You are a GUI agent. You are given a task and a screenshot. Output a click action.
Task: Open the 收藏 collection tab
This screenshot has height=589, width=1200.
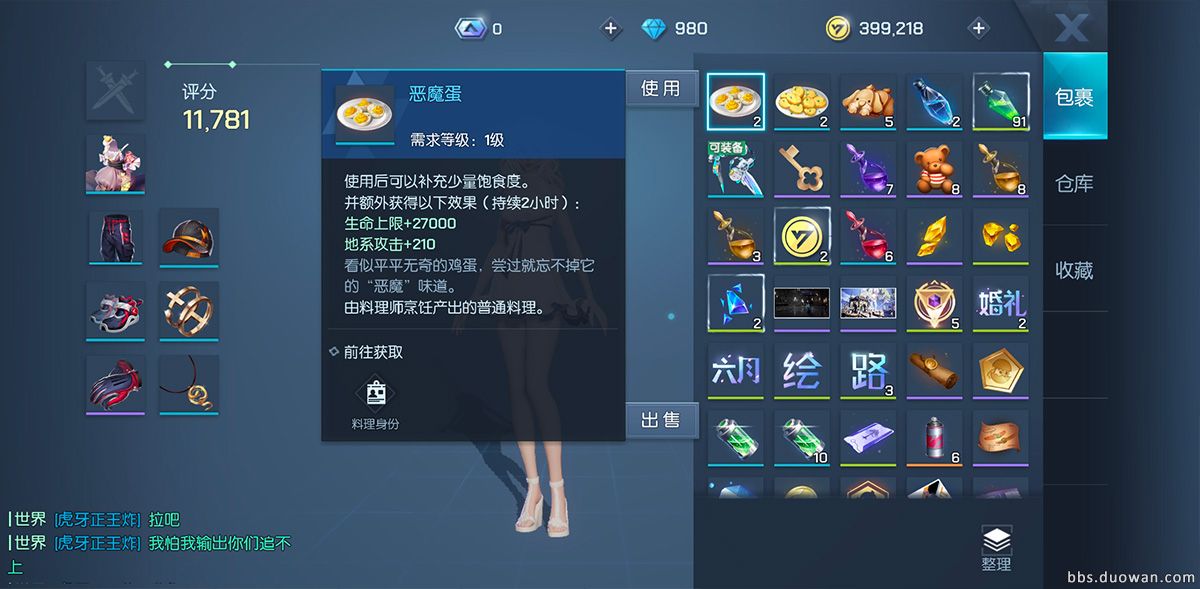click(1074, 270)
